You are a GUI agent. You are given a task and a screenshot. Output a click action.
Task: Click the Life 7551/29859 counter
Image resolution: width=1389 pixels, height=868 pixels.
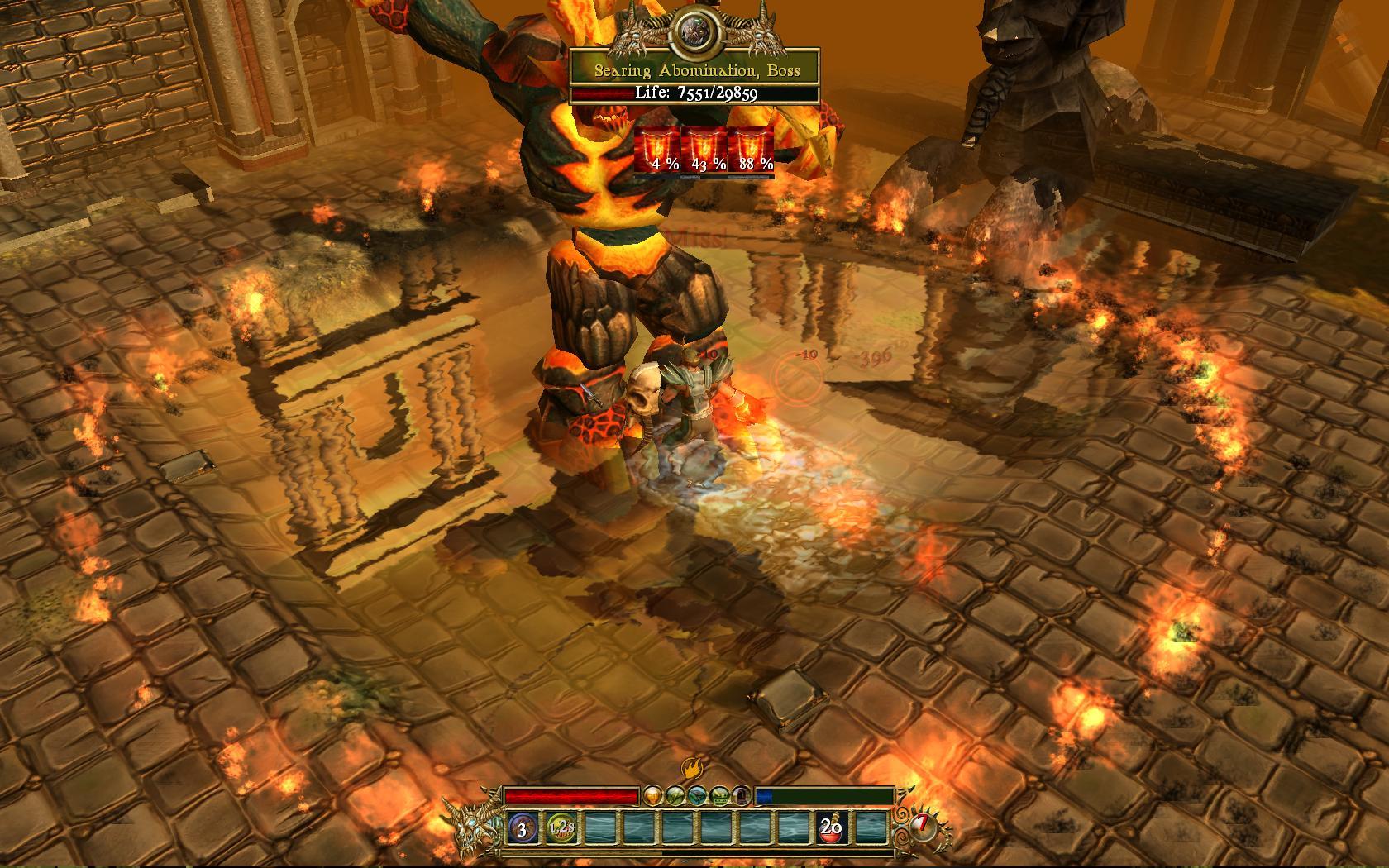coord(697,93)
